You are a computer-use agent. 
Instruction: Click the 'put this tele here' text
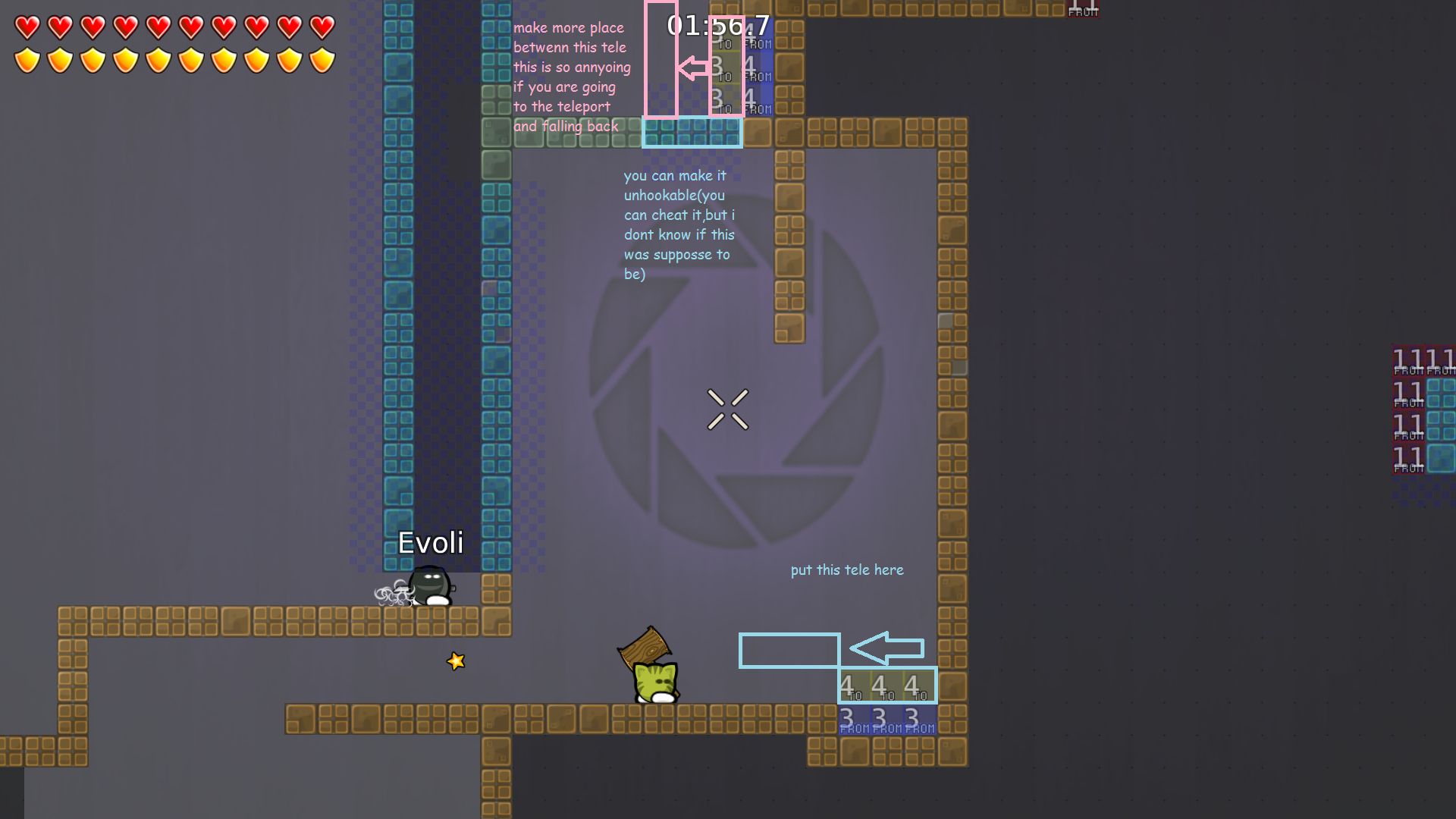(846, 570)
